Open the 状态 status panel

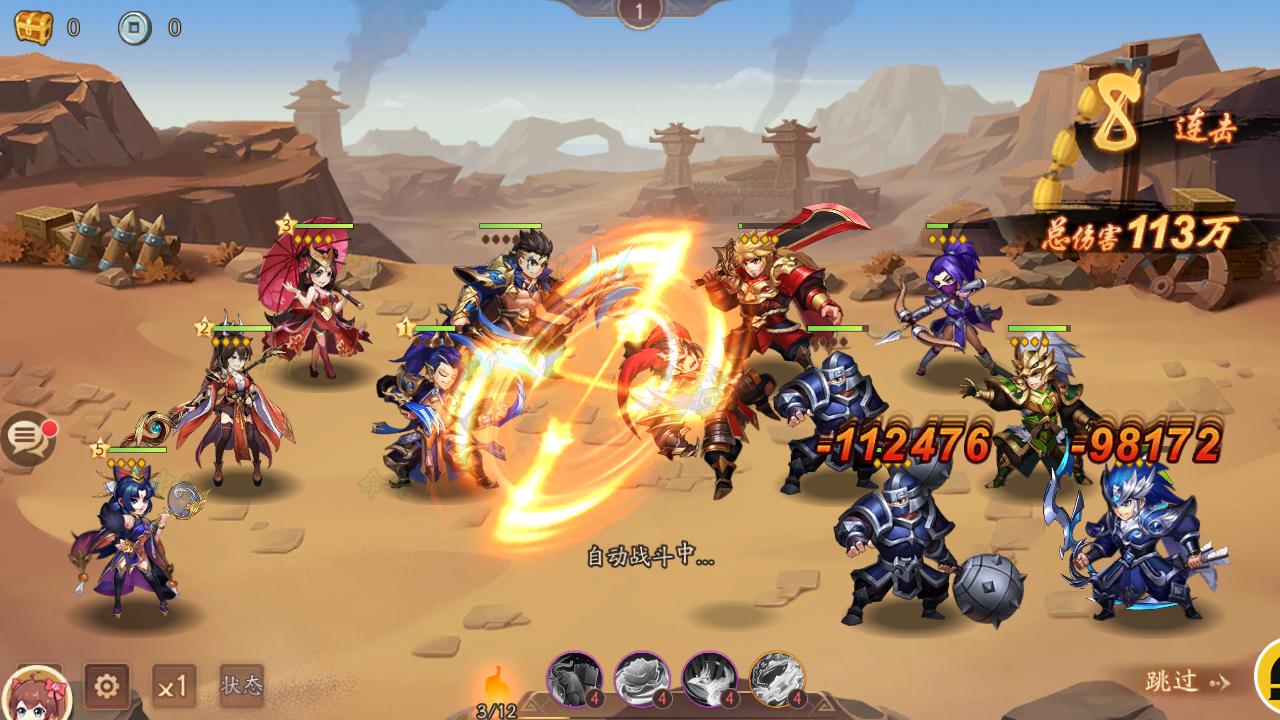(x=241, y=685)
